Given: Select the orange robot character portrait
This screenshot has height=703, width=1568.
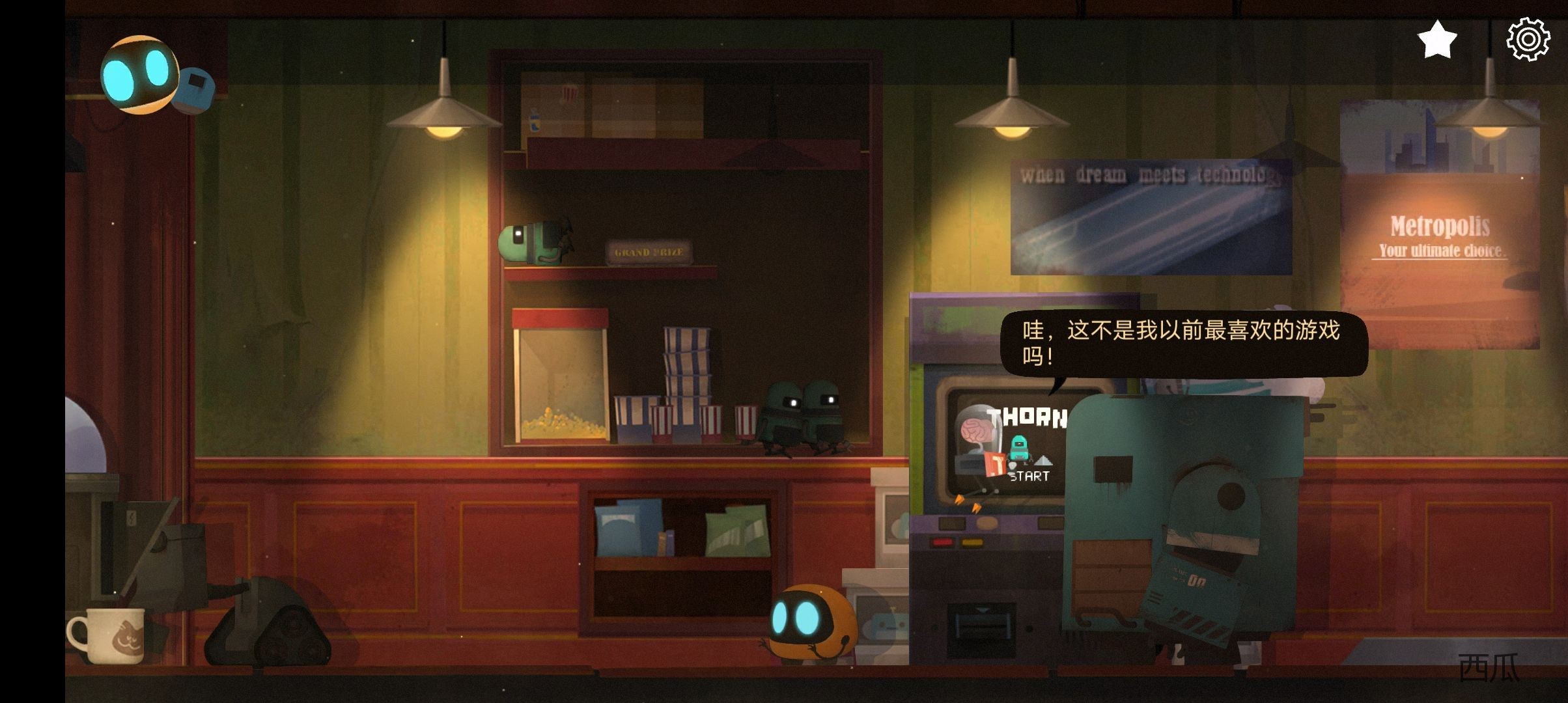Looking at the screenshot, I should pos(139,75).
